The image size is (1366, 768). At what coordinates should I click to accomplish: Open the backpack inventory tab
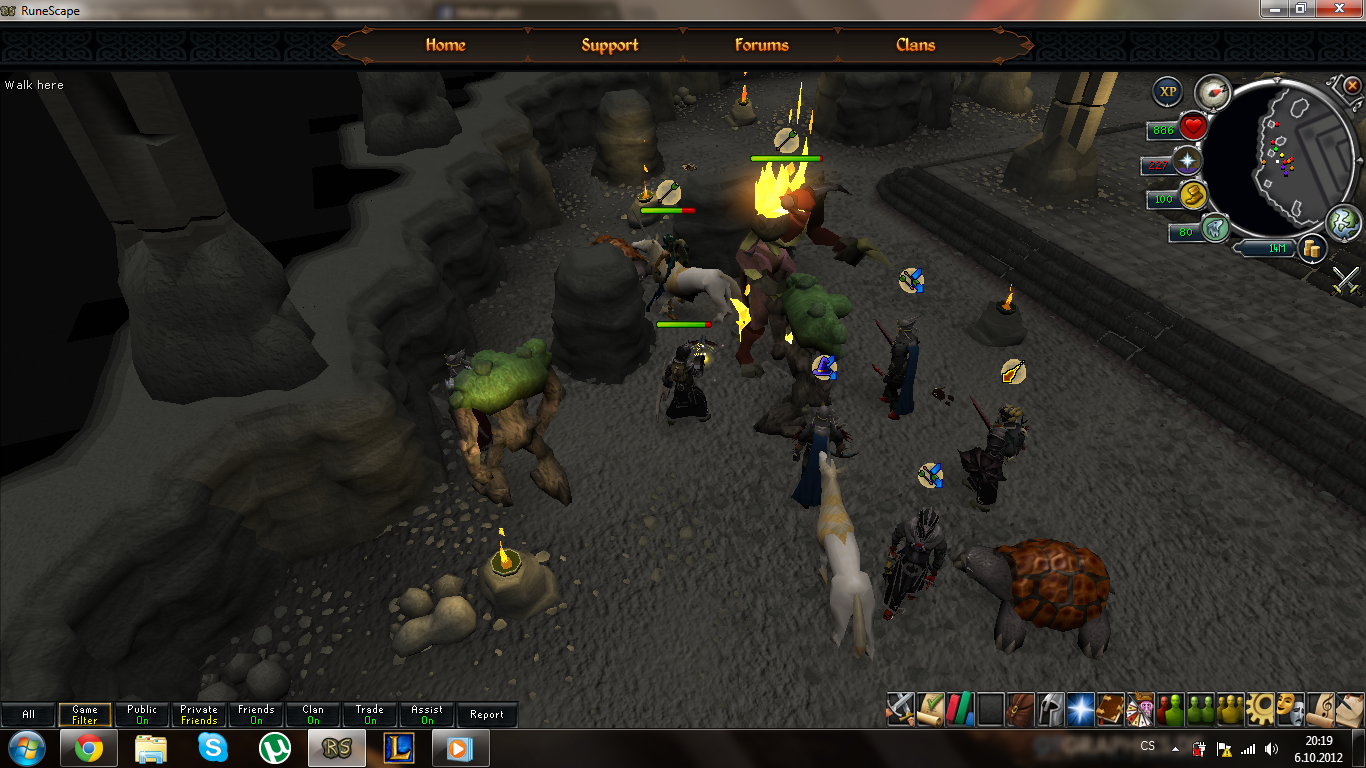click(1021, 708)
